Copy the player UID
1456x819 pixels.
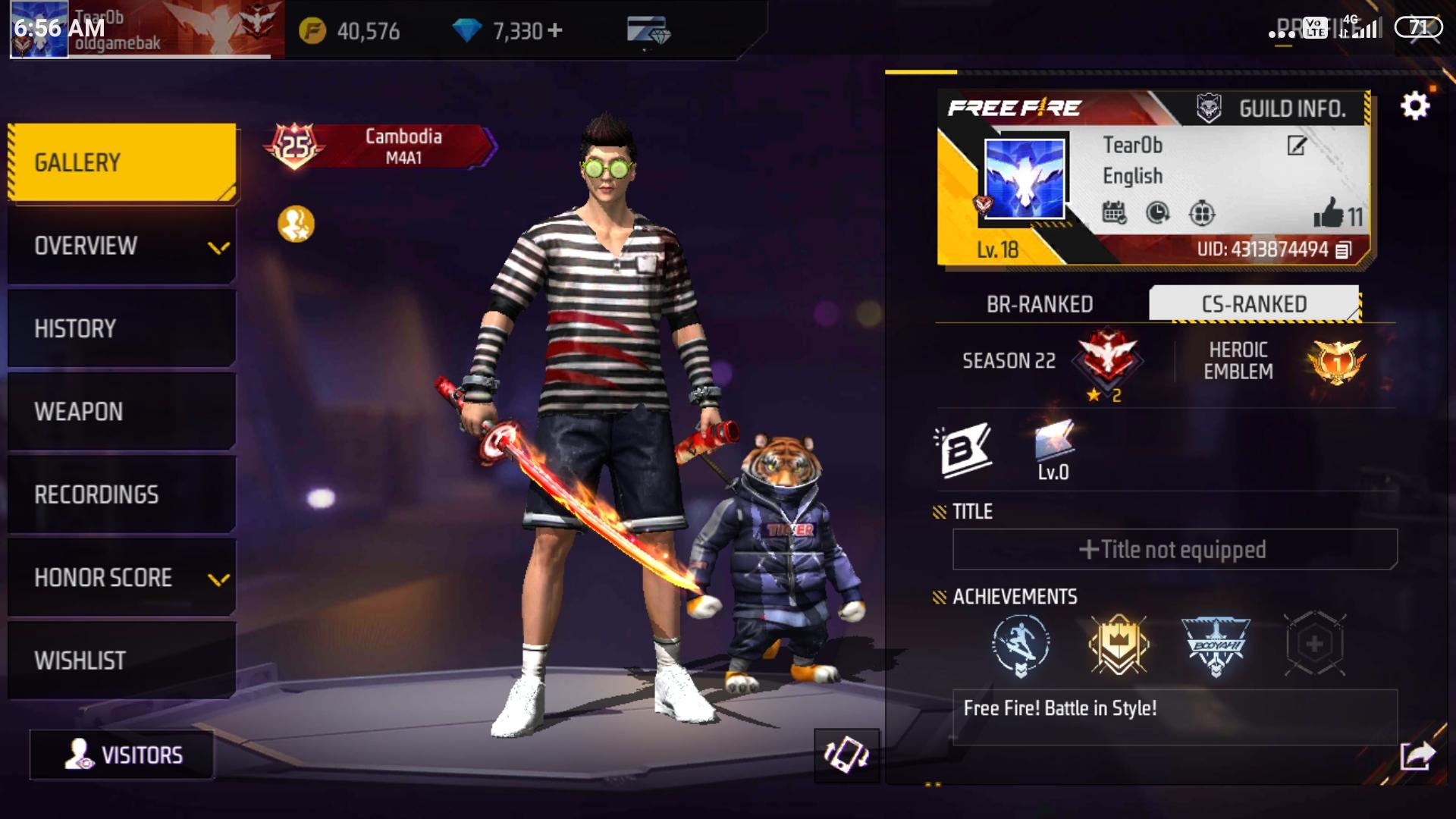coord(1343,249)
